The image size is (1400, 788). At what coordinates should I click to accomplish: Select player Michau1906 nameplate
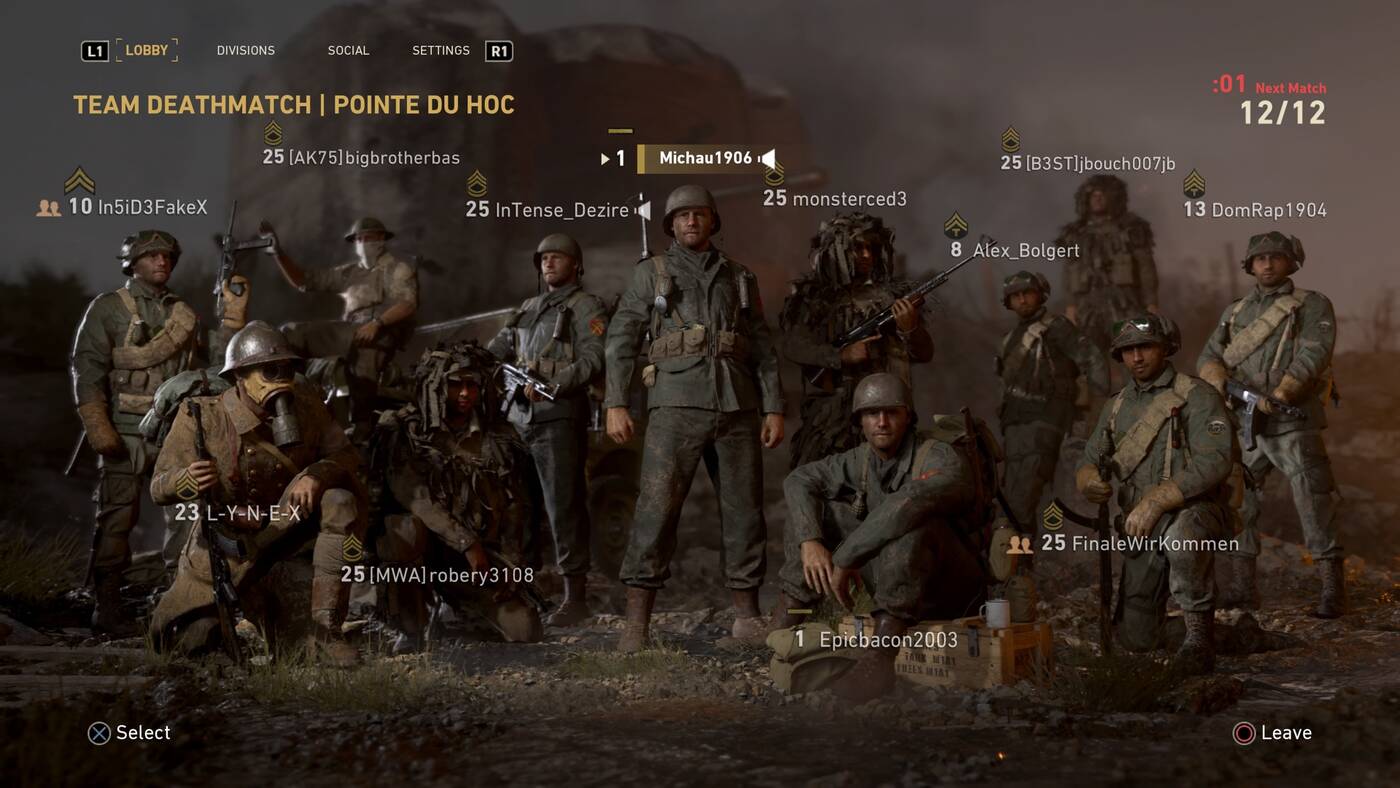tap(705, 158)
